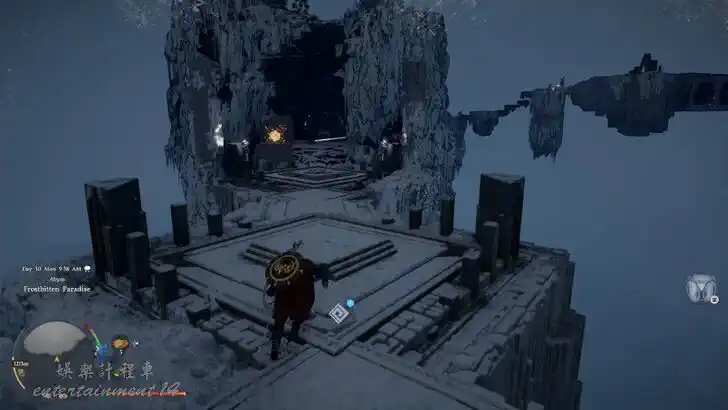Click the blue diamond waypoint marker
This screenshot has height=410, width=728.
tap(338, 313)
